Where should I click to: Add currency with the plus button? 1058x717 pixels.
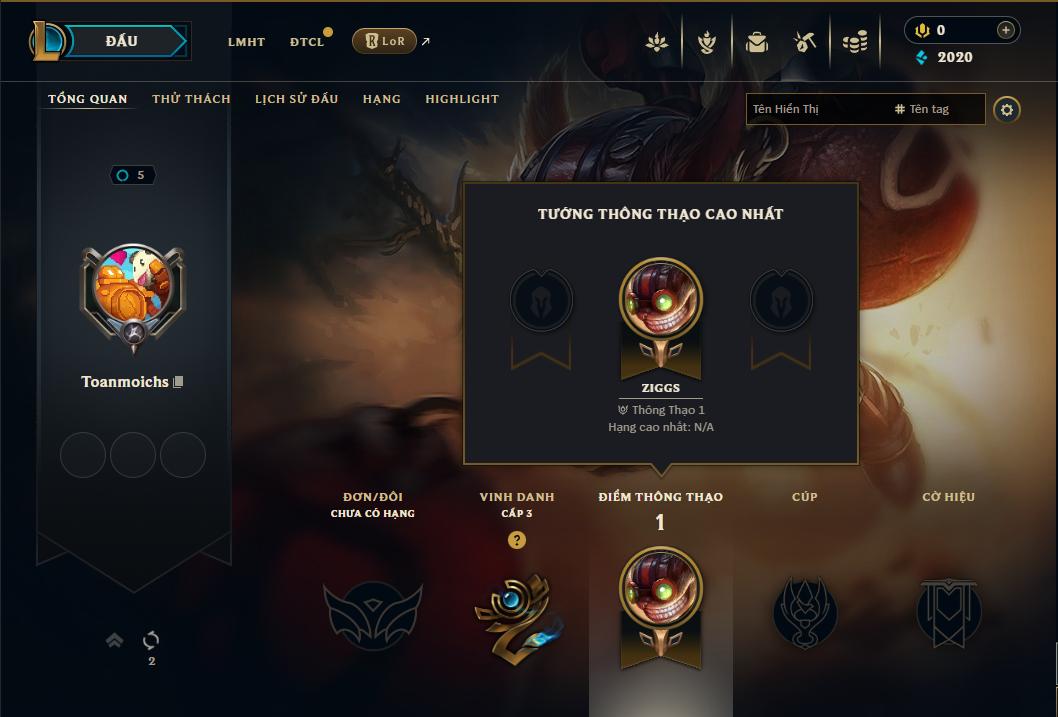(x=1005, y=30)
